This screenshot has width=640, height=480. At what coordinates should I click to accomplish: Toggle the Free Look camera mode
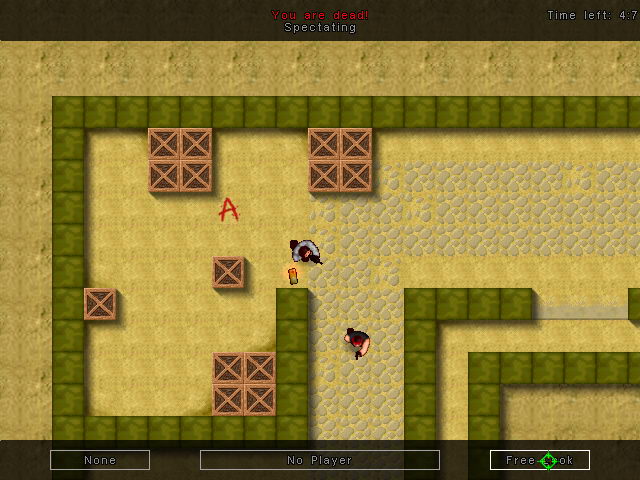(540, 460)
